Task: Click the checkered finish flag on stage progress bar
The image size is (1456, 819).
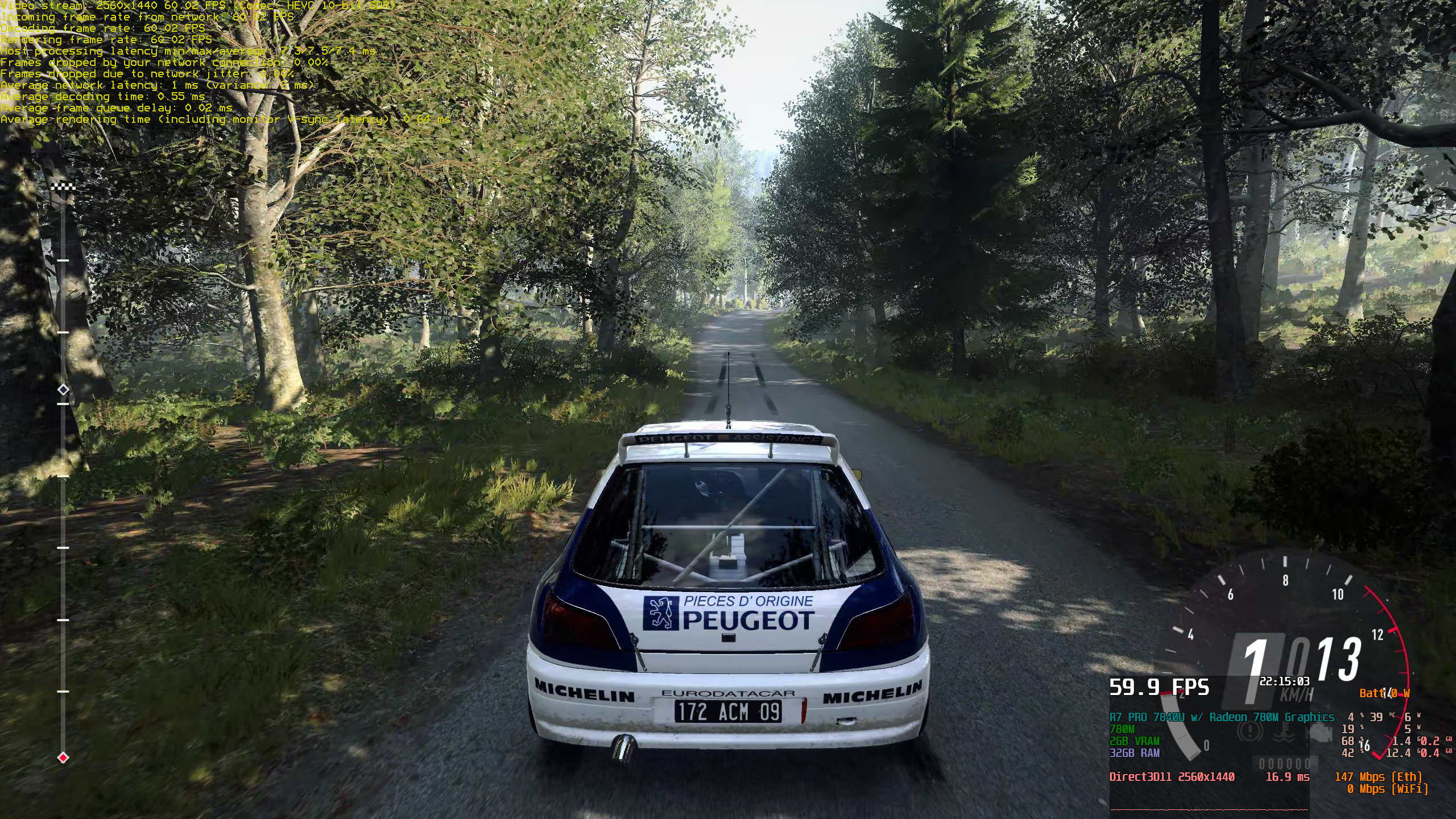Action: point(63,187)
